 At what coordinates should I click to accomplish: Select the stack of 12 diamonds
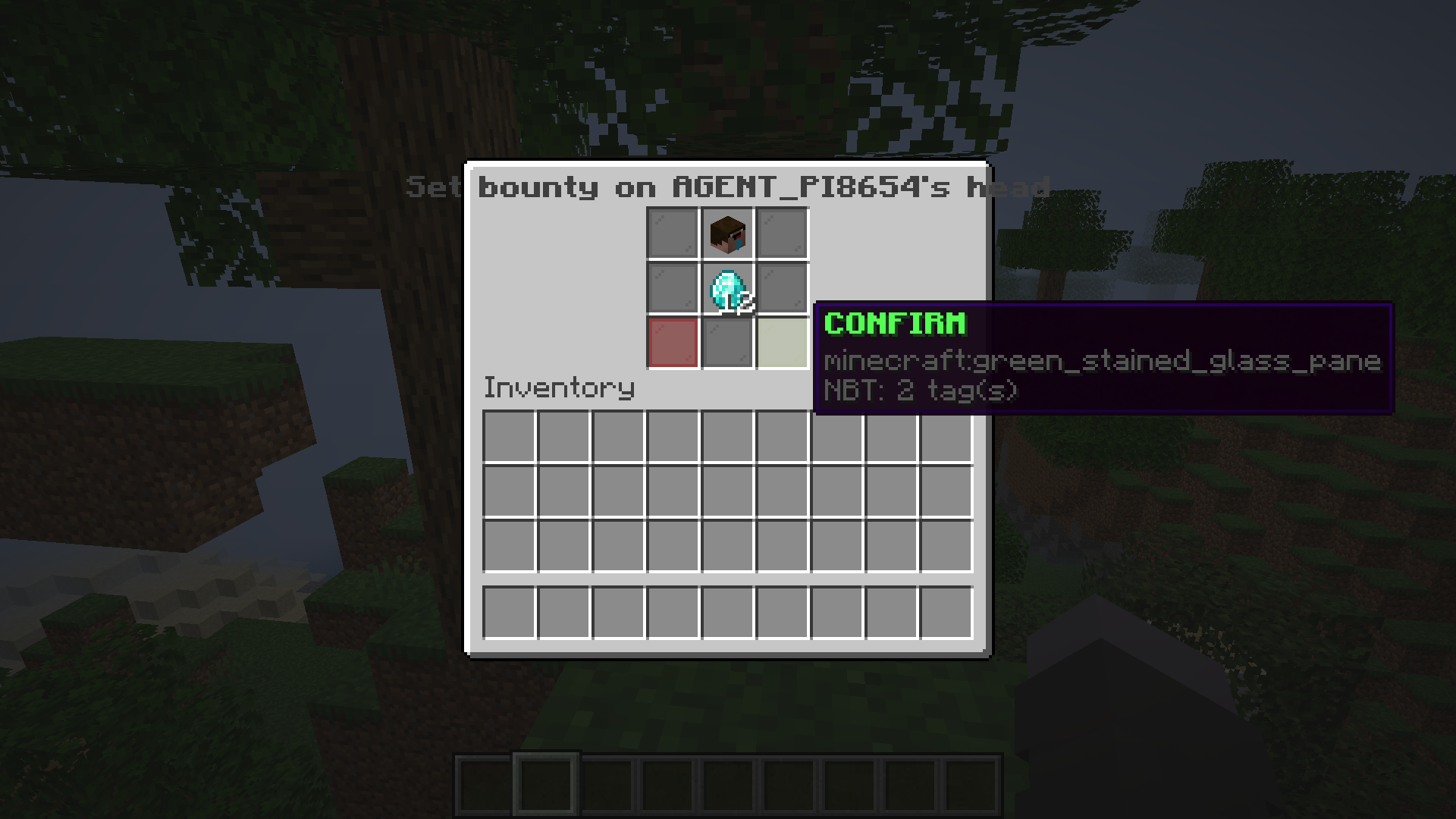coord(726,289)
